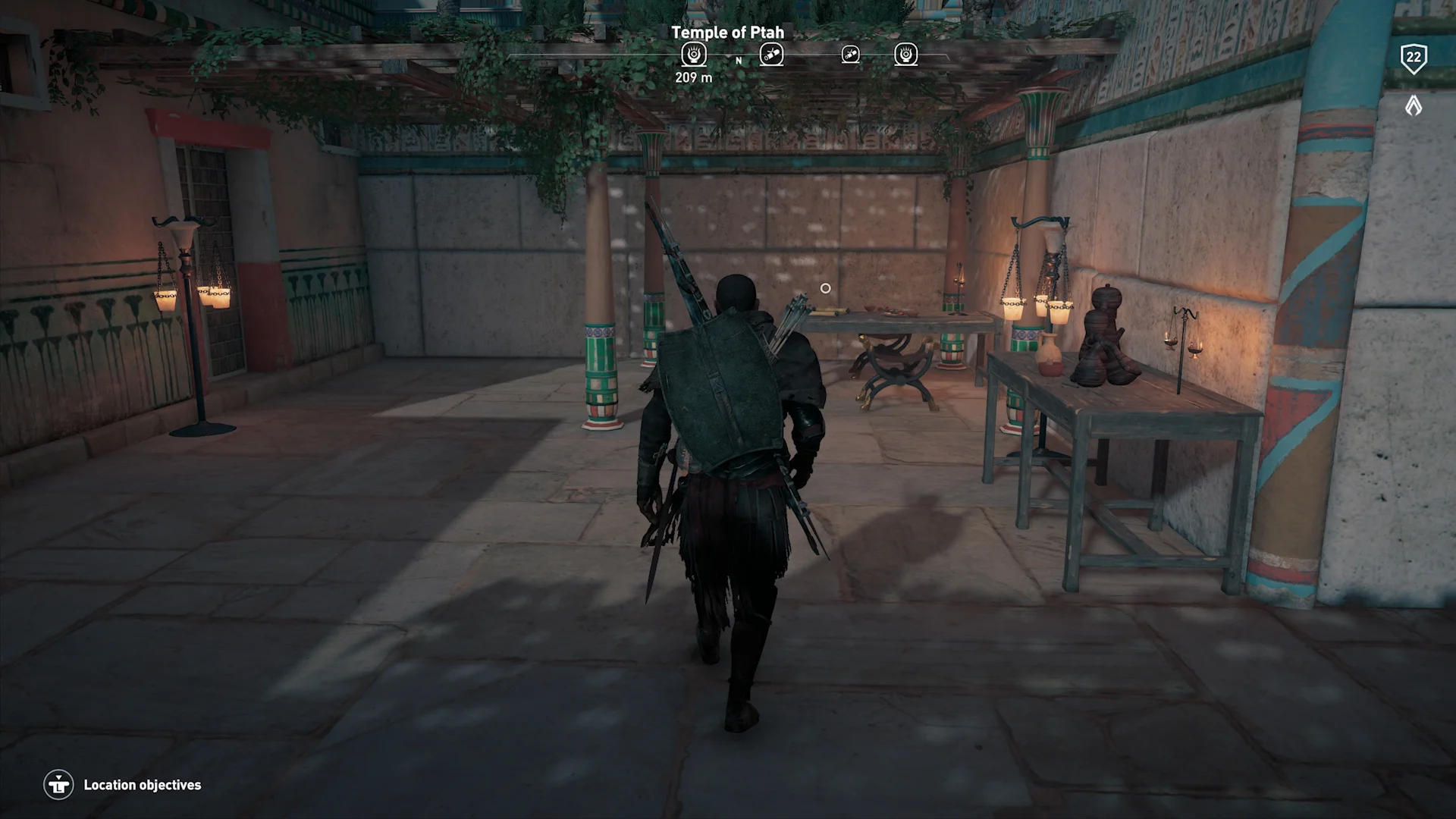The width and height of the screenshot is (1456, 819).
Task: Select the compass marker showing 209 m
Action: click(693, 55)
